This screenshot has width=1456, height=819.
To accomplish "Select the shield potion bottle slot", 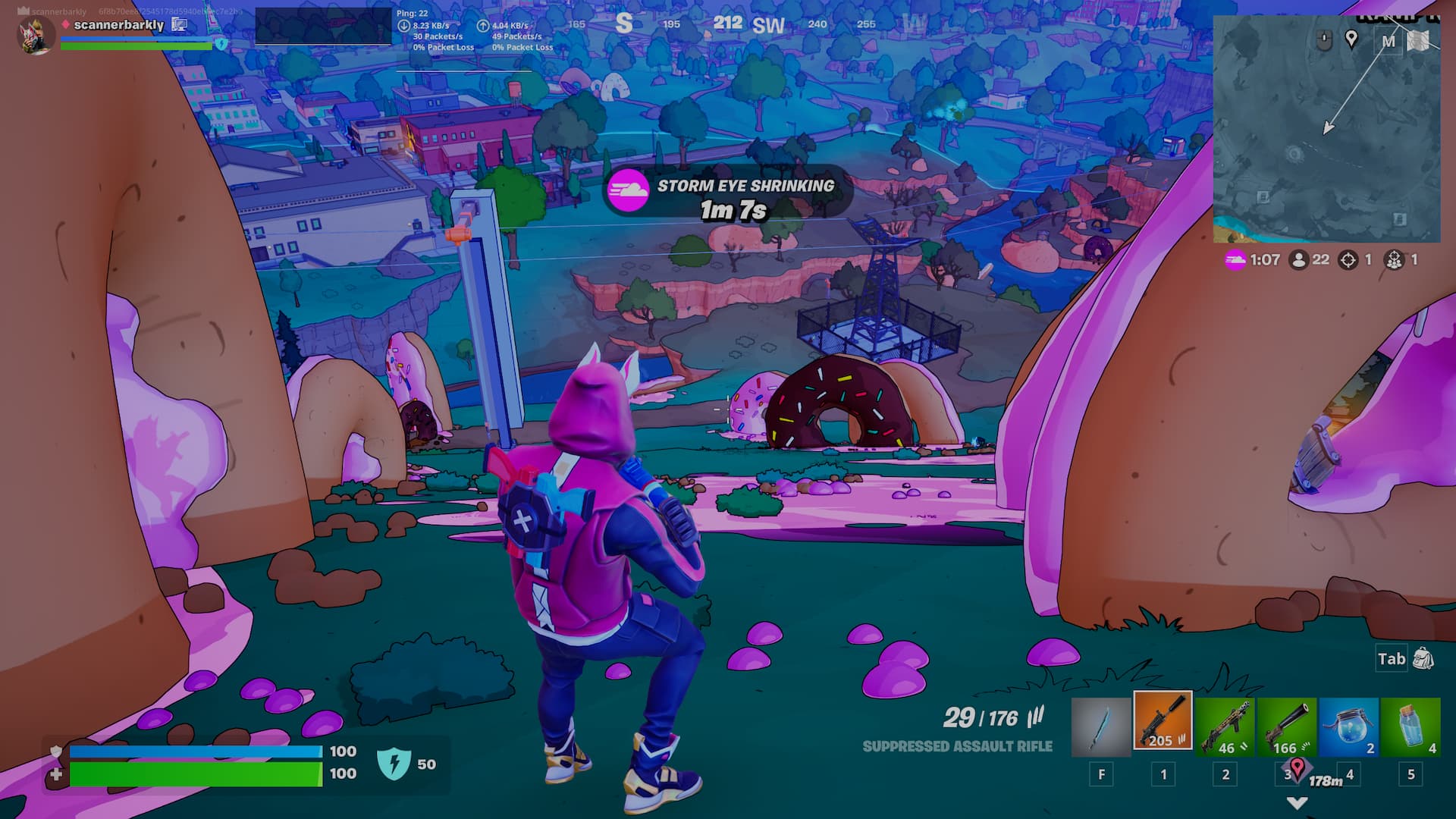I will click(1410, 726).
